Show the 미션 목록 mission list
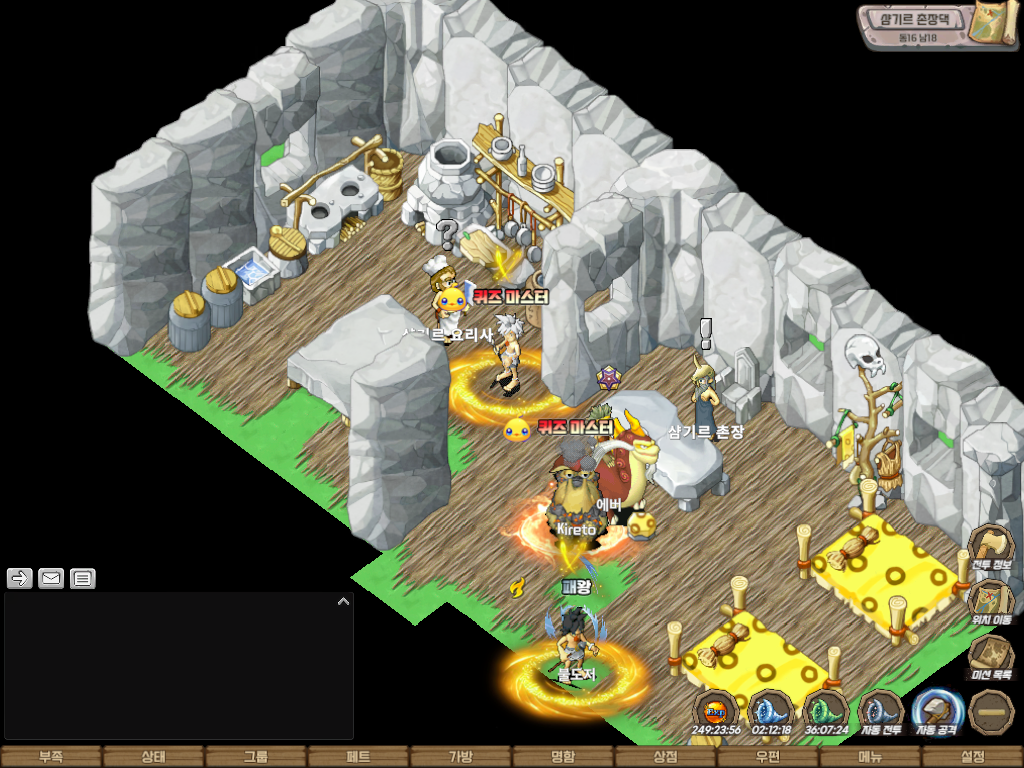This screenshot has width=1024, height=768. point(992,658)
